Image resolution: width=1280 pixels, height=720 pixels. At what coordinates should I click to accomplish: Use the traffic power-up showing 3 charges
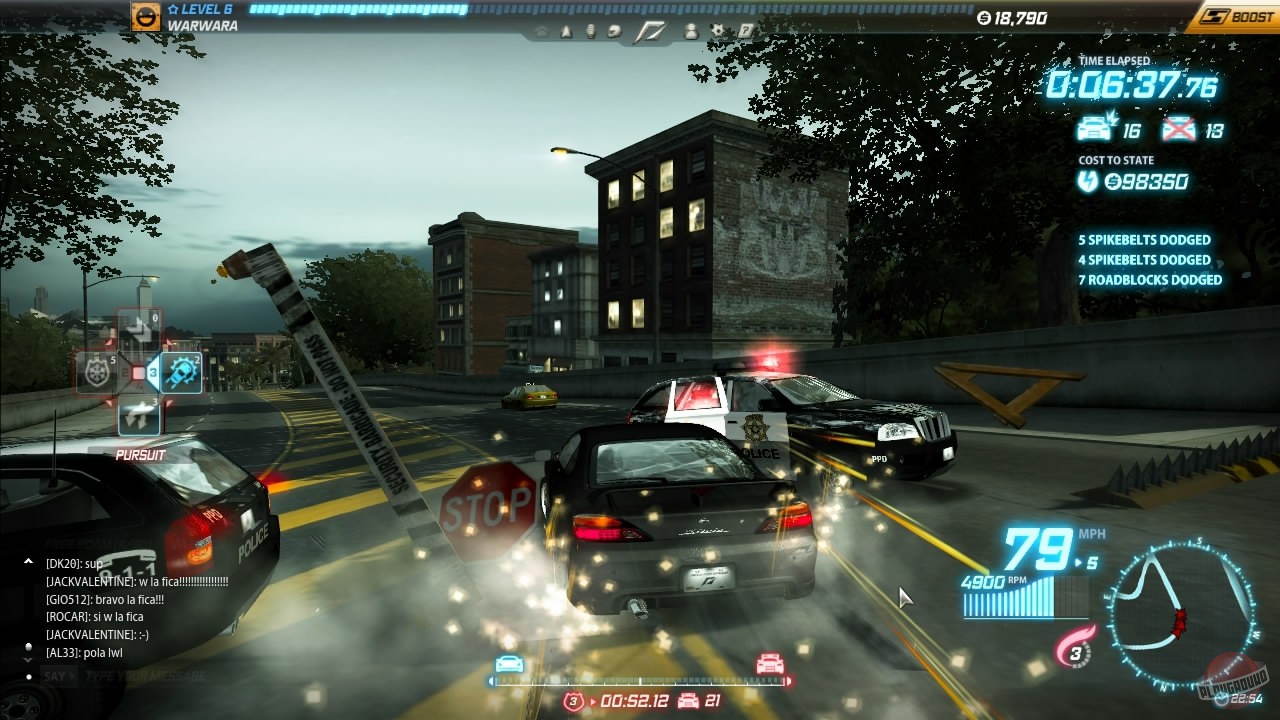coord(139,415)
